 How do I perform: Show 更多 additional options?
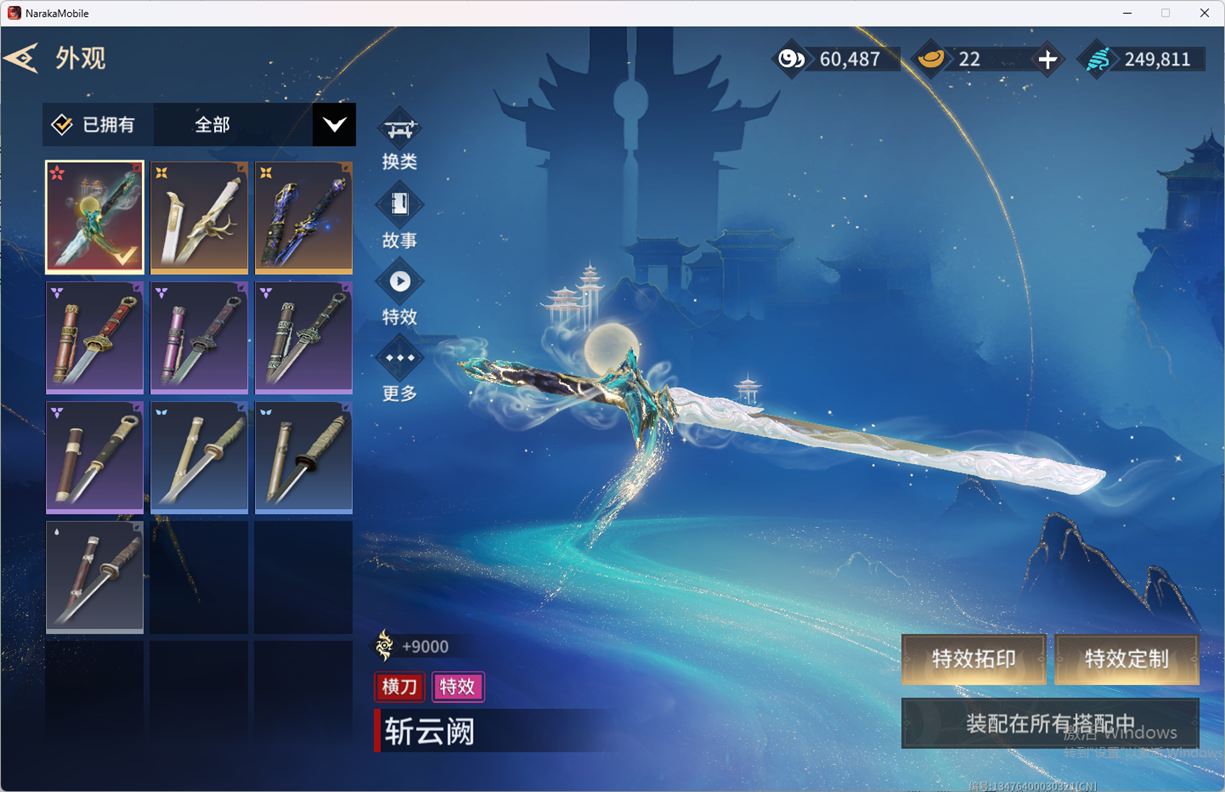399,358
